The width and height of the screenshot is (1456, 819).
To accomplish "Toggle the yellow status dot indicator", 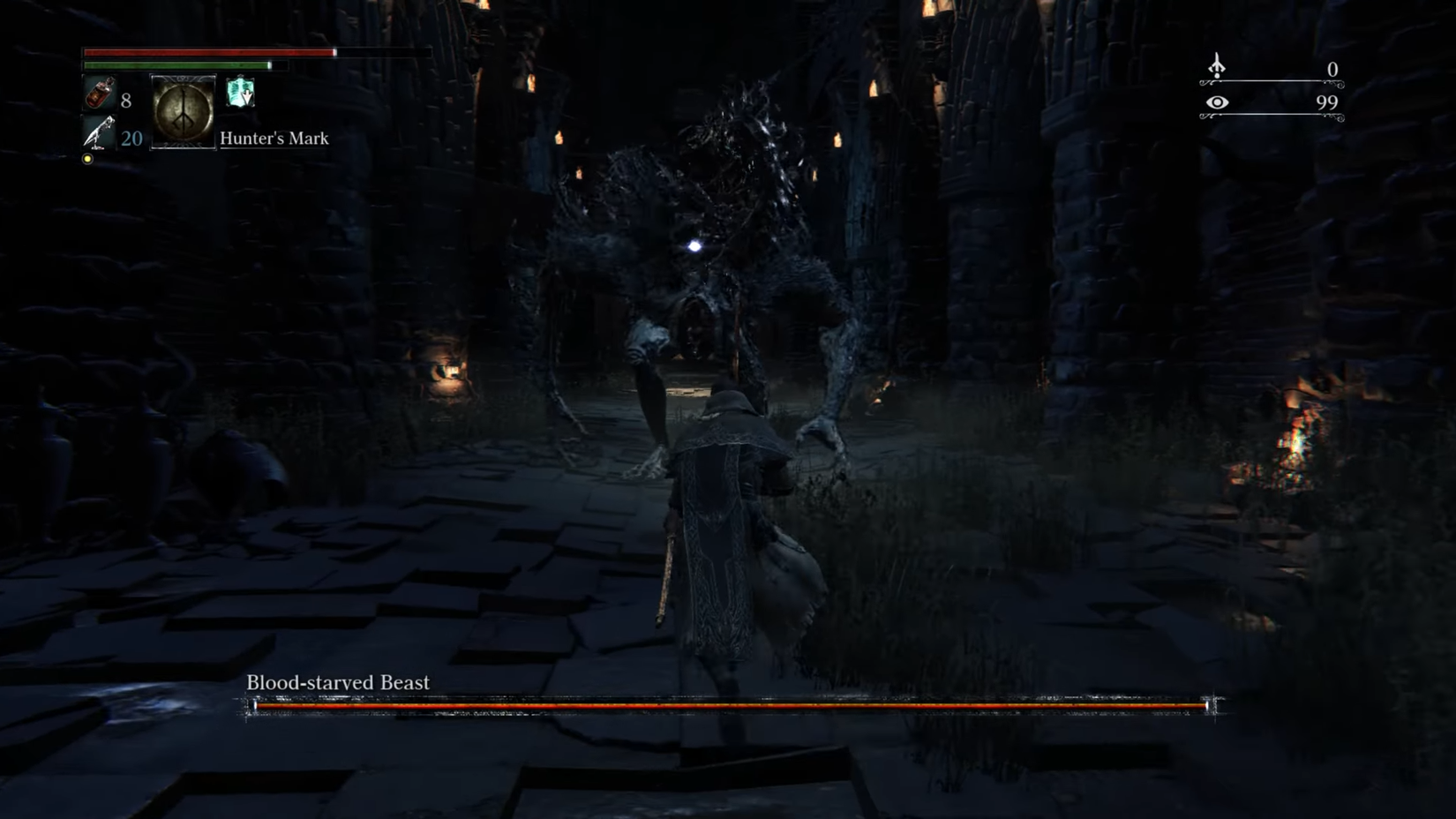I will (87, 159).
